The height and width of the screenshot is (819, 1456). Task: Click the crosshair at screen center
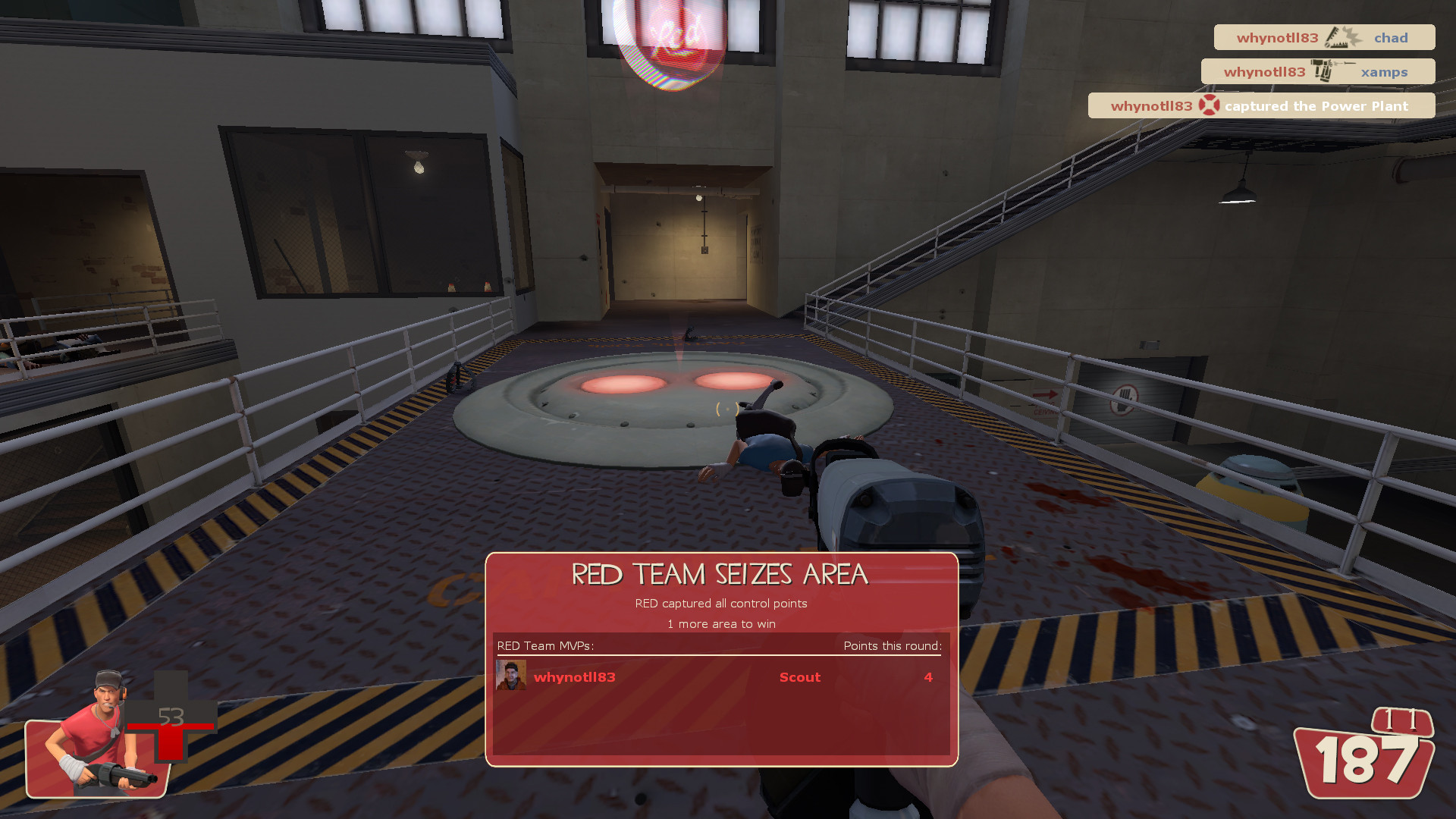(726, 409)
